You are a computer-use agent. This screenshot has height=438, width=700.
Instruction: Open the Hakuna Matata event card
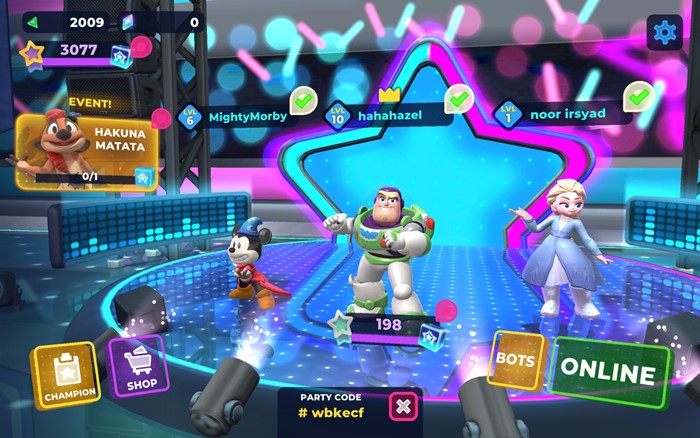87,150
